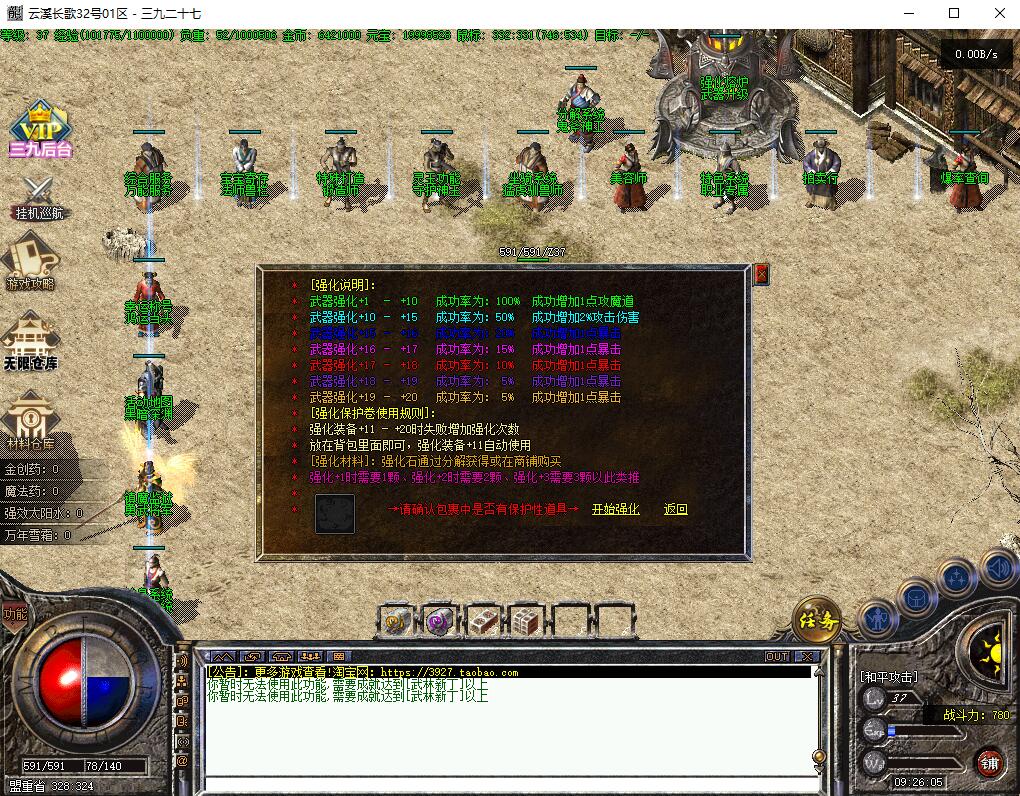Activate 挂机巡航 auto-patrol

click(40, 197)
